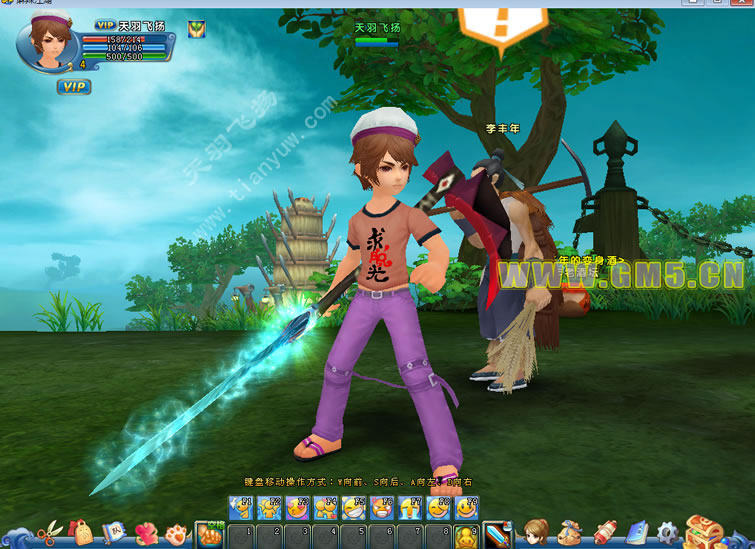This screenshot has width=755, height=549.
Task: Open the player portrait in the corner
Action: (x=47, y=44)
